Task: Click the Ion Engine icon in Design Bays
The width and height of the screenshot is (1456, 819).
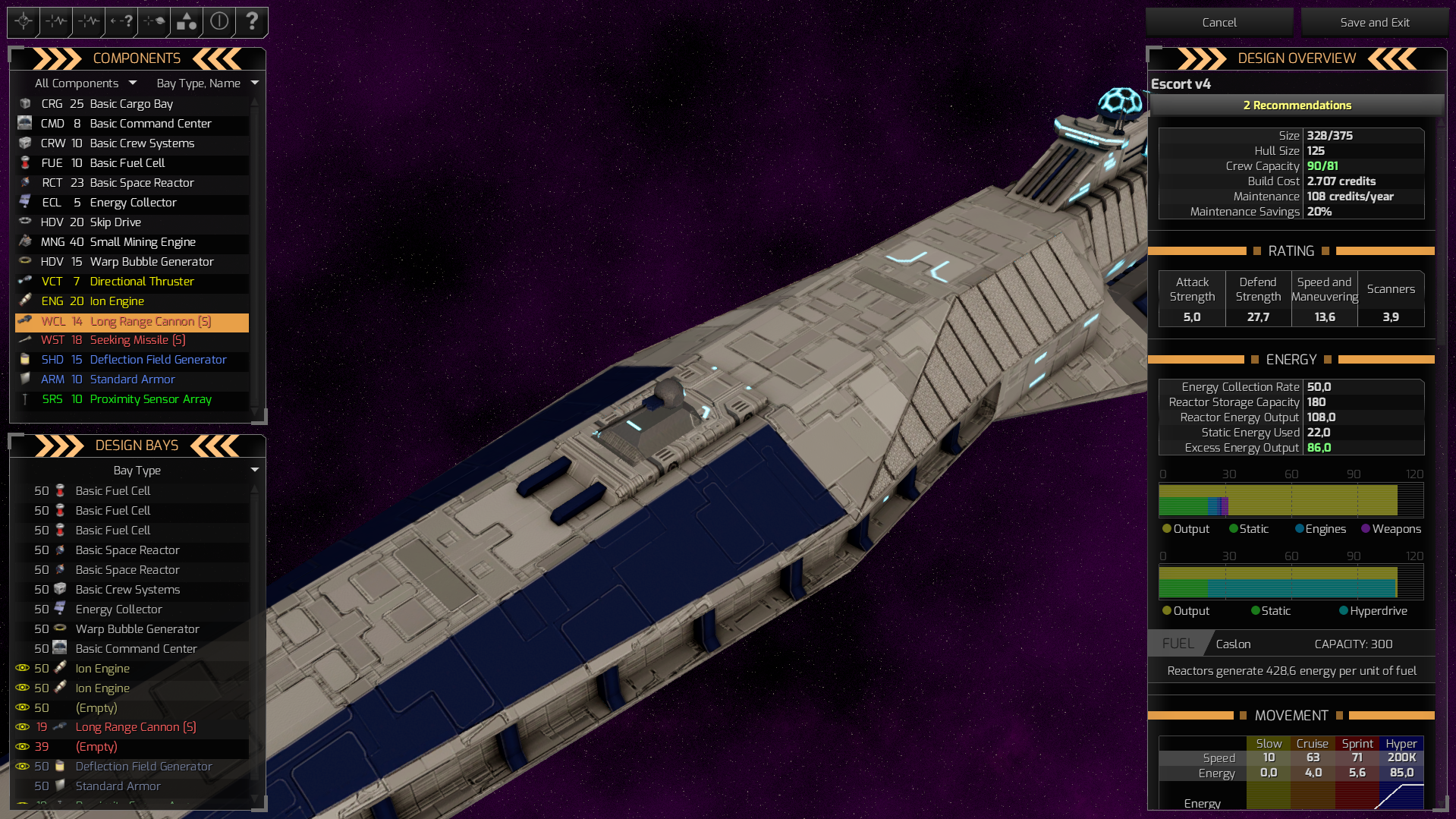Action: (x=60, y=668)
